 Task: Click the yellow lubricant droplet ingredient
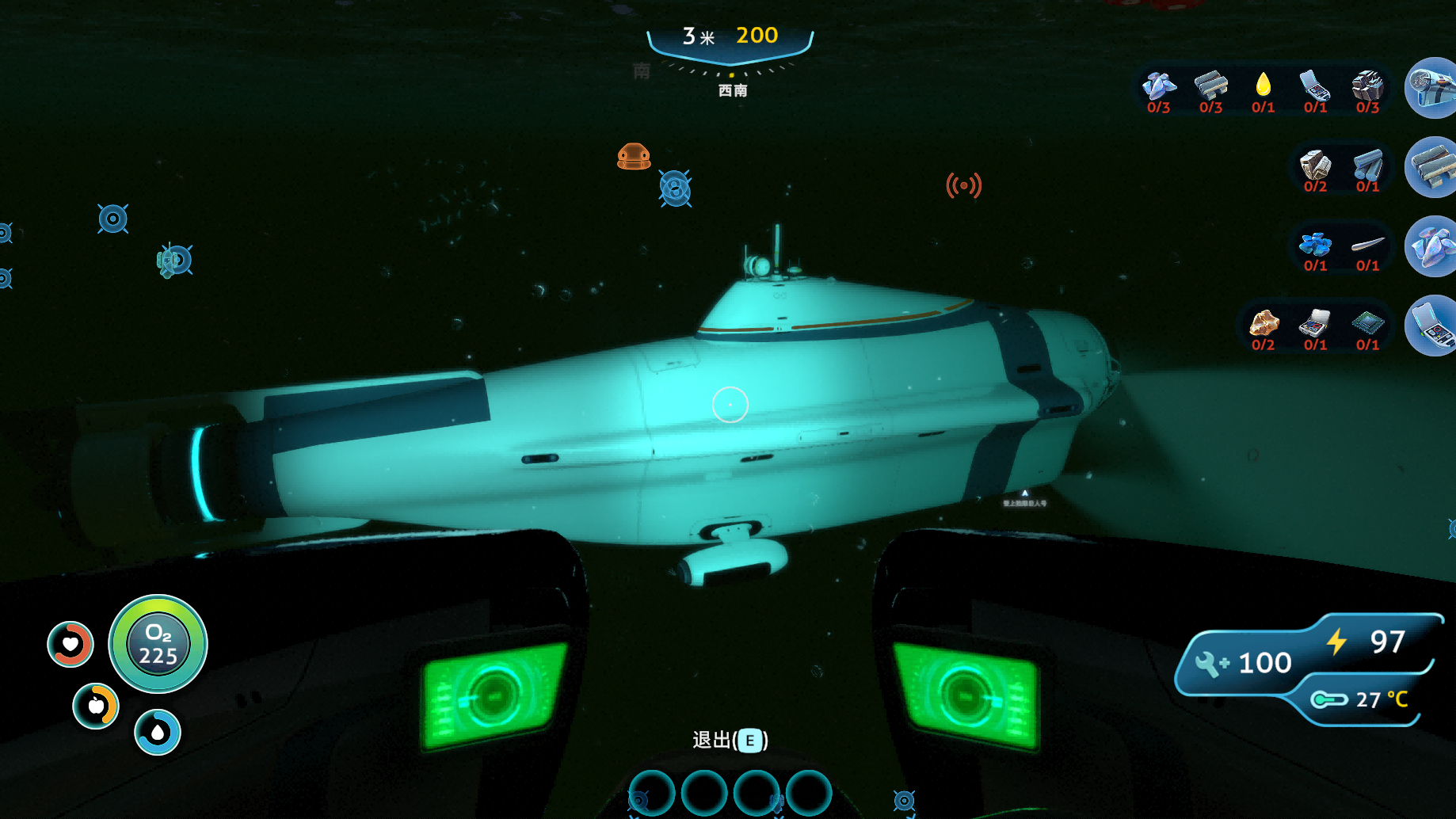(1263, 84)
